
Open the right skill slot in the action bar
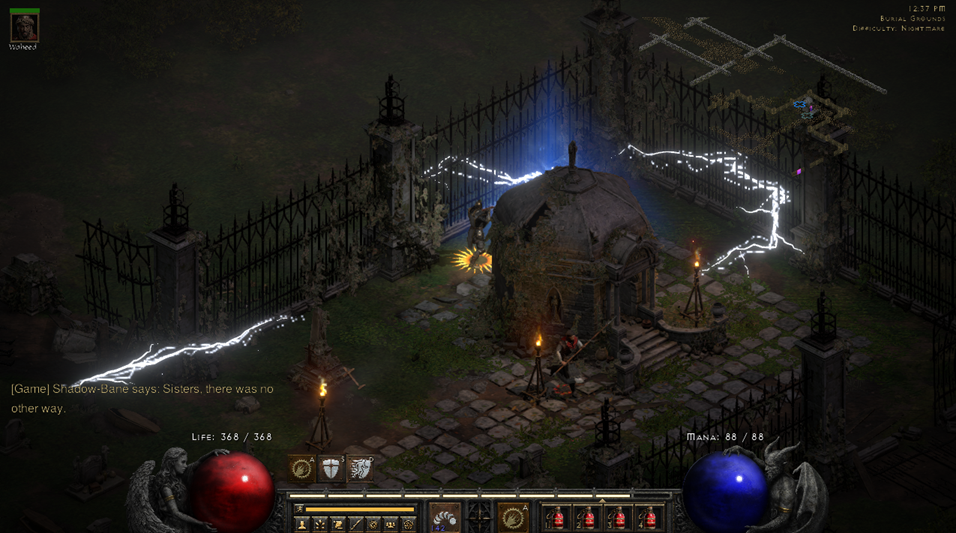513,518
